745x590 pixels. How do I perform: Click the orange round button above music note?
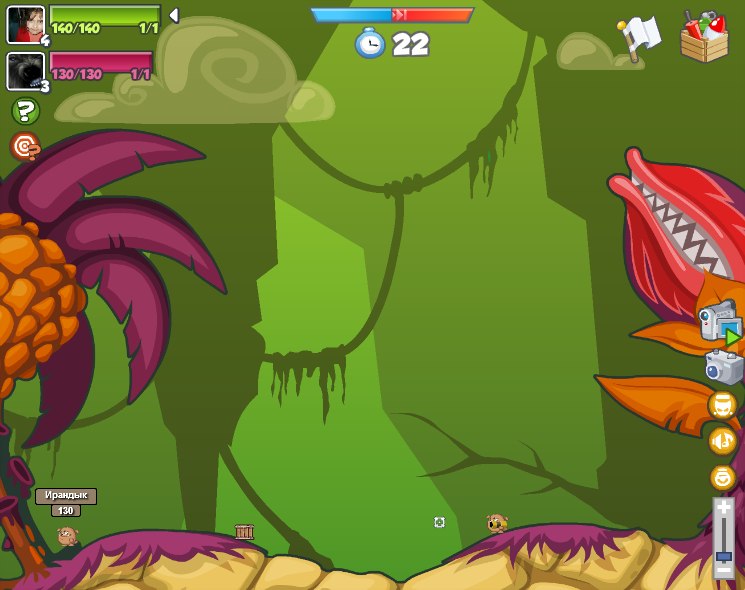722,405
